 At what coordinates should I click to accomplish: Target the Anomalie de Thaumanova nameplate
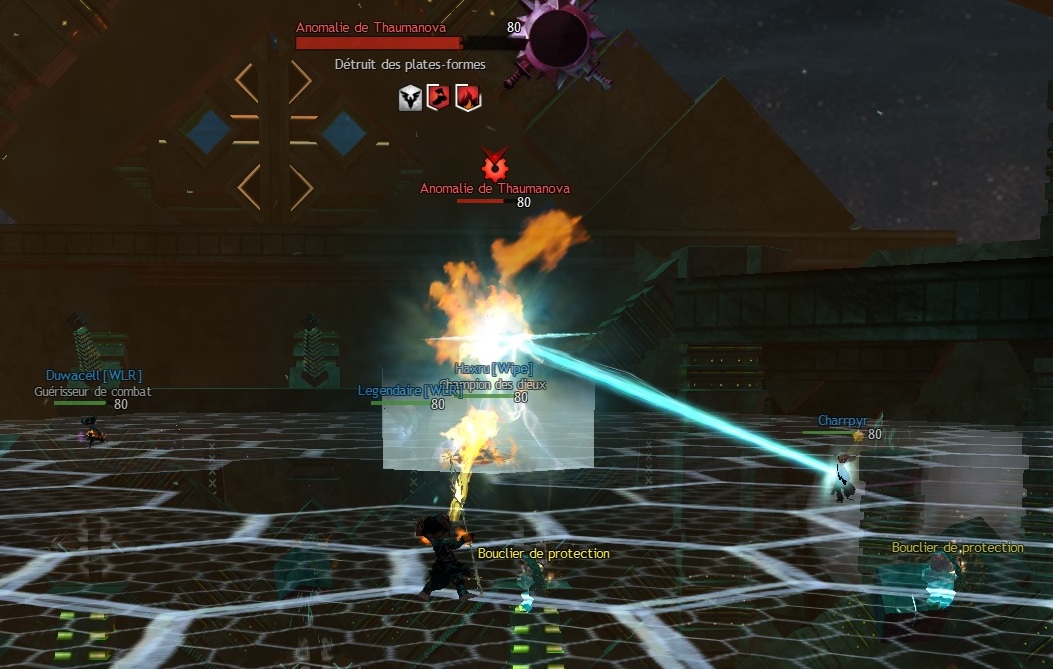coord(495,188)
